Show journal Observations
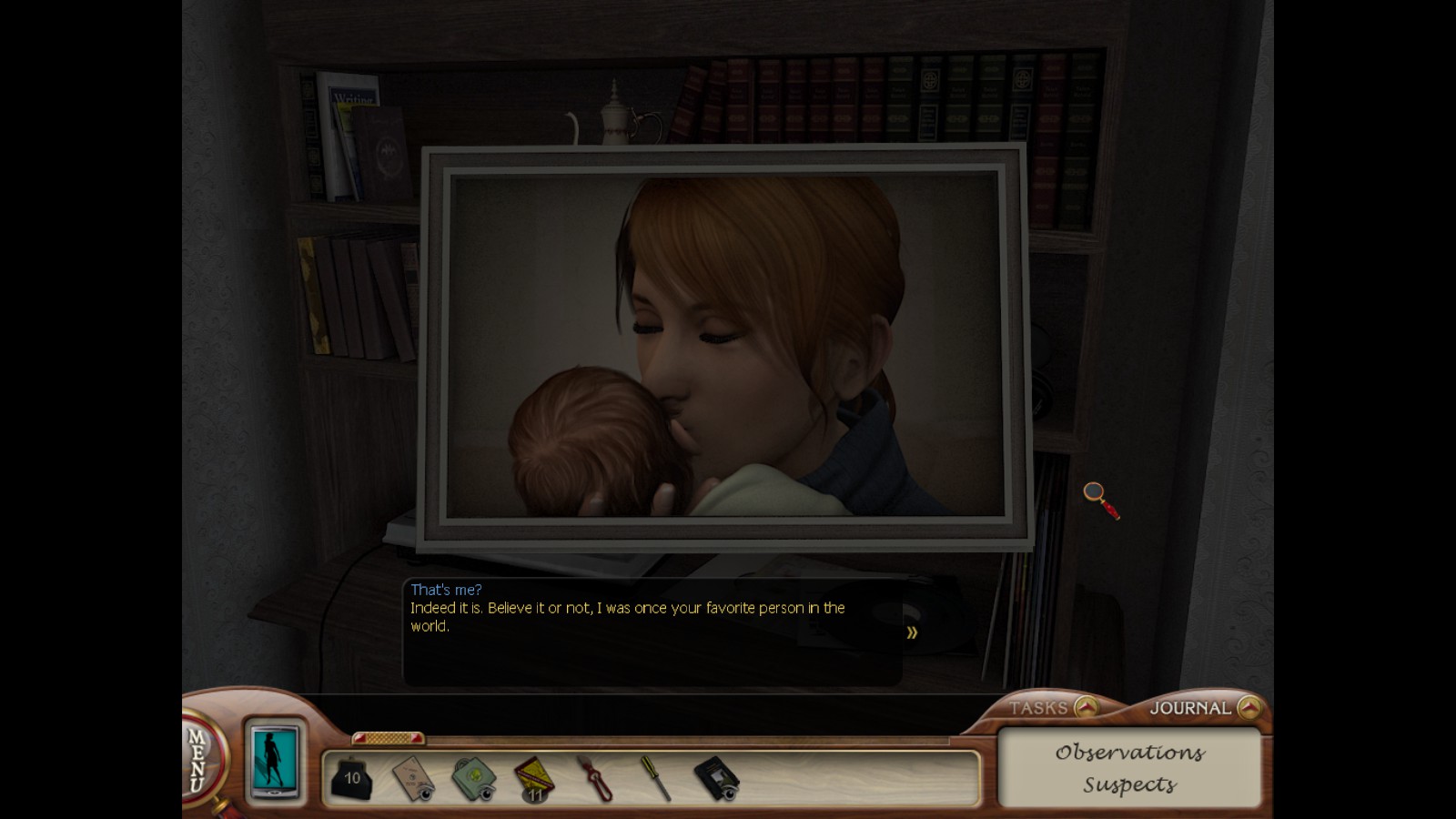The image size is (1456, 819). point(1129,753)
